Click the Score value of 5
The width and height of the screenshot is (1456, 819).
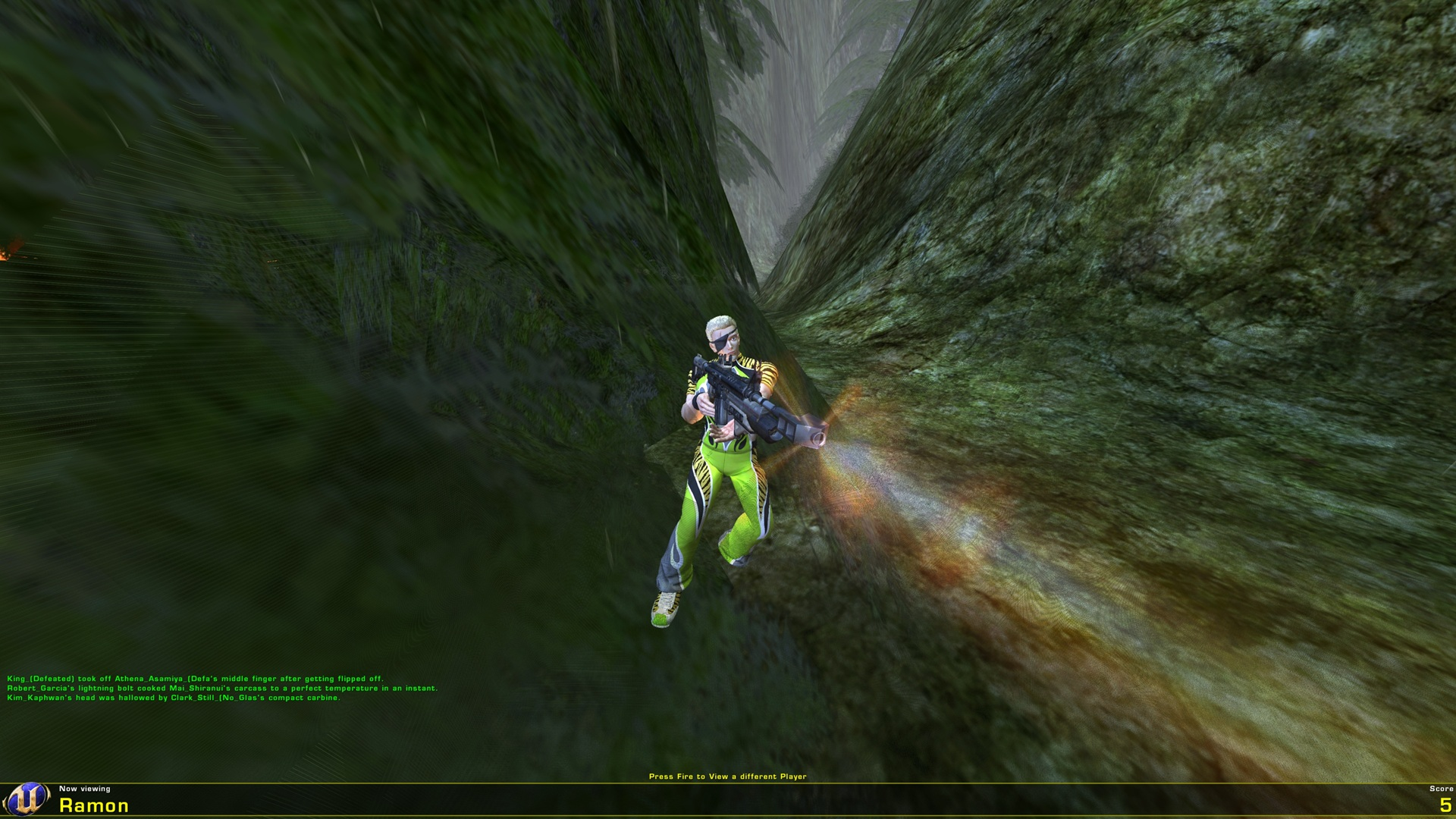point(1447,806)
